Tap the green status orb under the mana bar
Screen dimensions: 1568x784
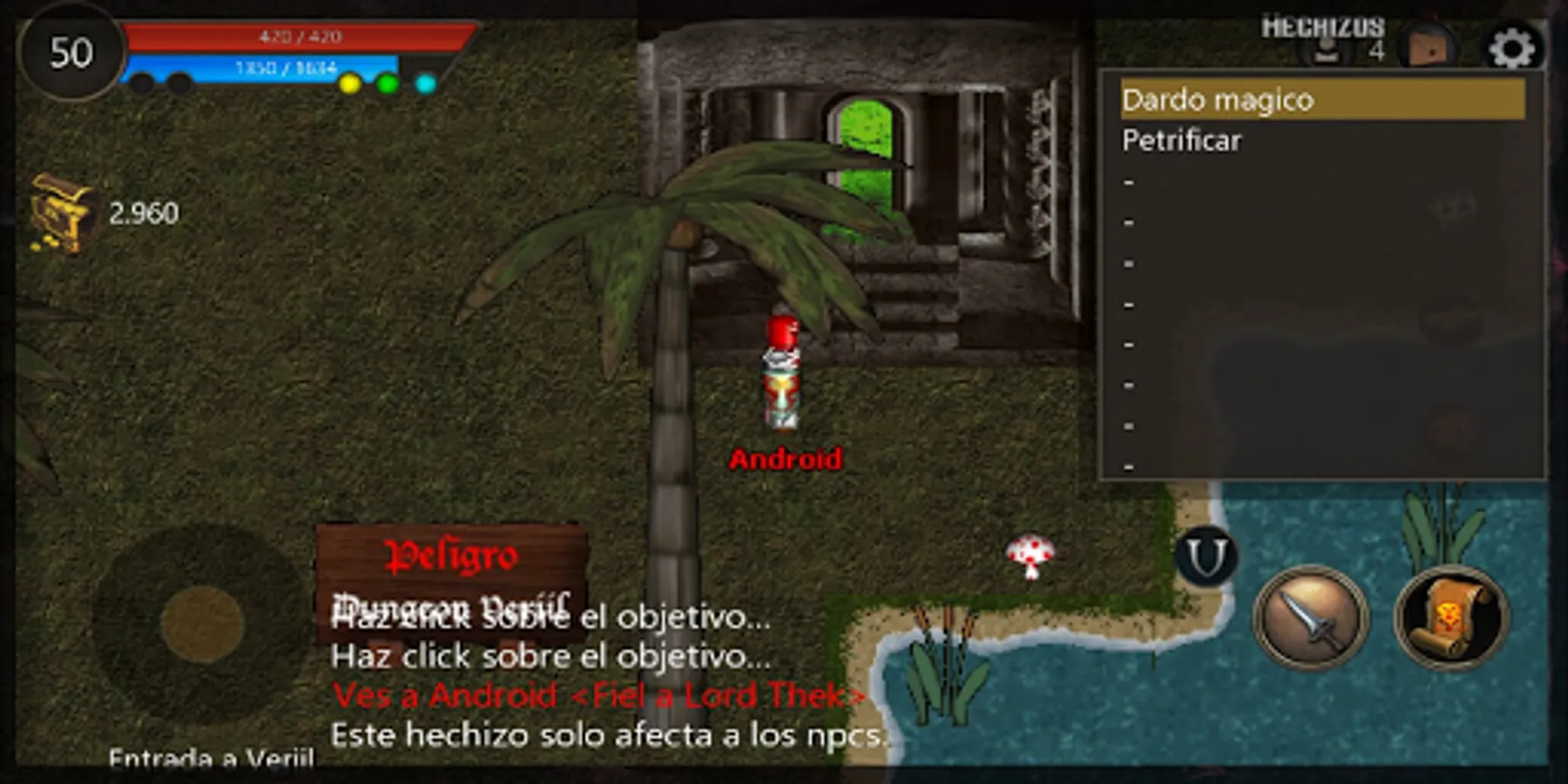tap(387, 84)
